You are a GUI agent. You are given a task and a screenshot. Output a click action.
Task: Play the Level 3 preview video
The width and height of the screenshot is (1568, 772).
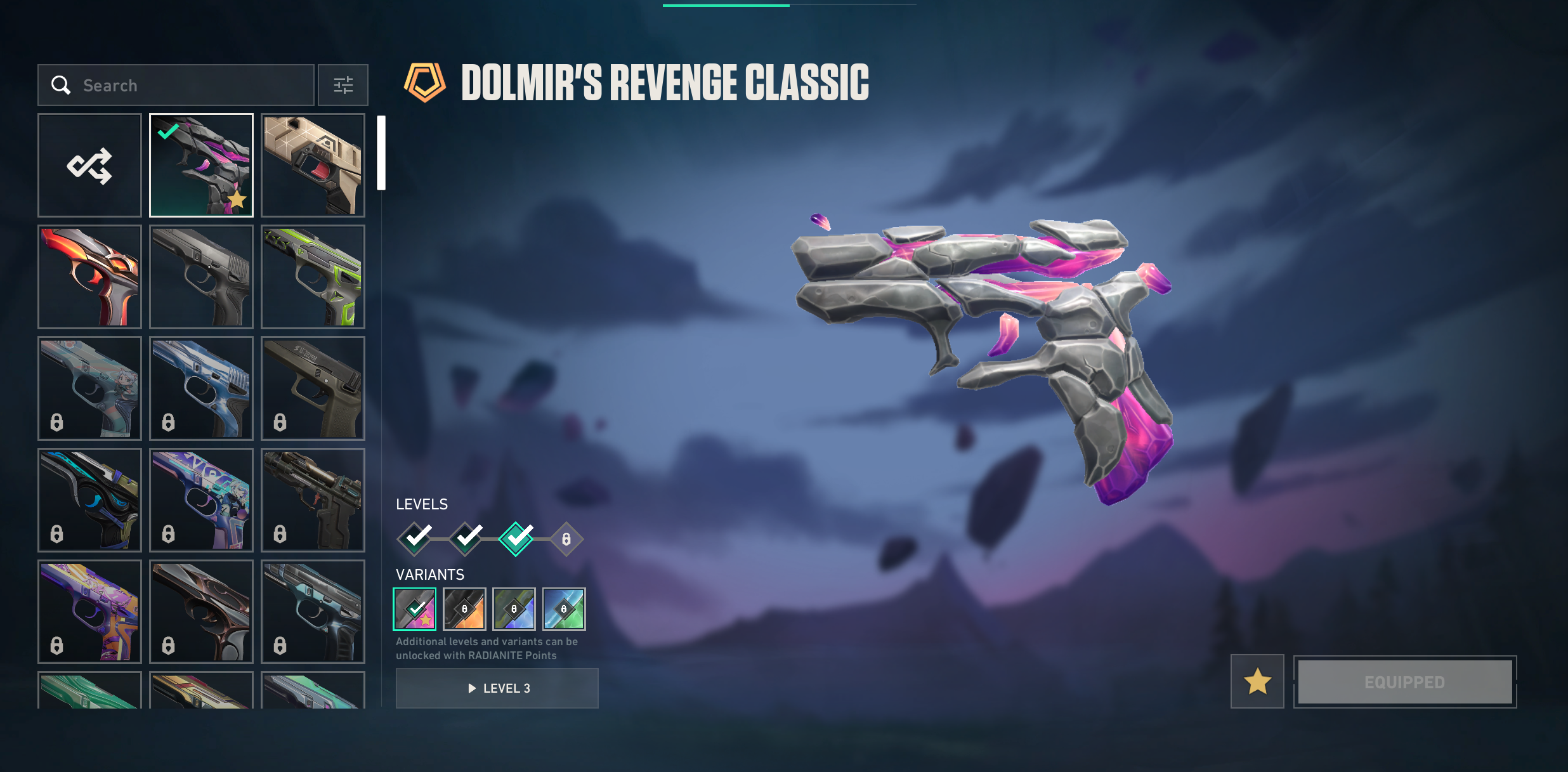pyautogui.click(x=497, y=688)
